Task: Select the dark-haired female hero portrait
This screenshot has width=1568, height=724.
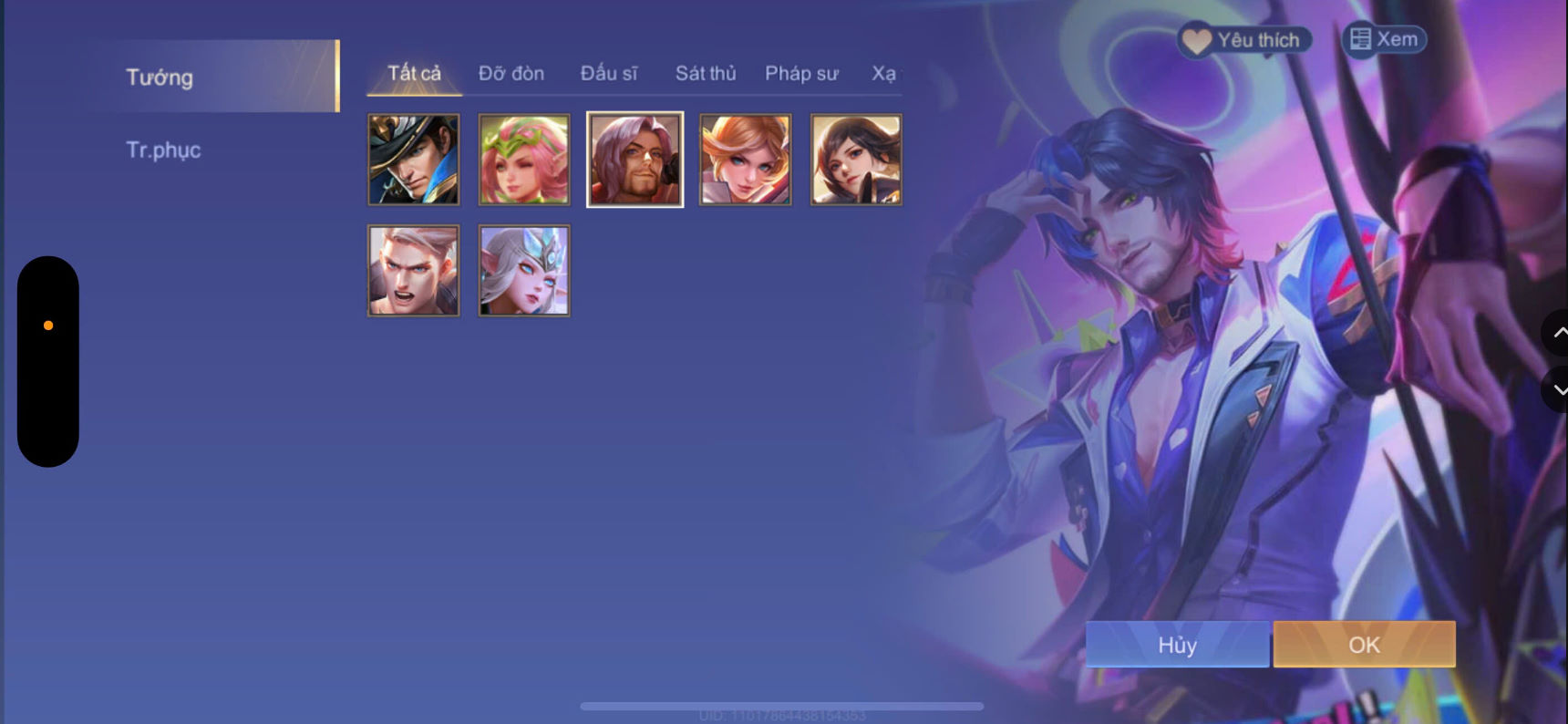Action: (x=854, y=160)
